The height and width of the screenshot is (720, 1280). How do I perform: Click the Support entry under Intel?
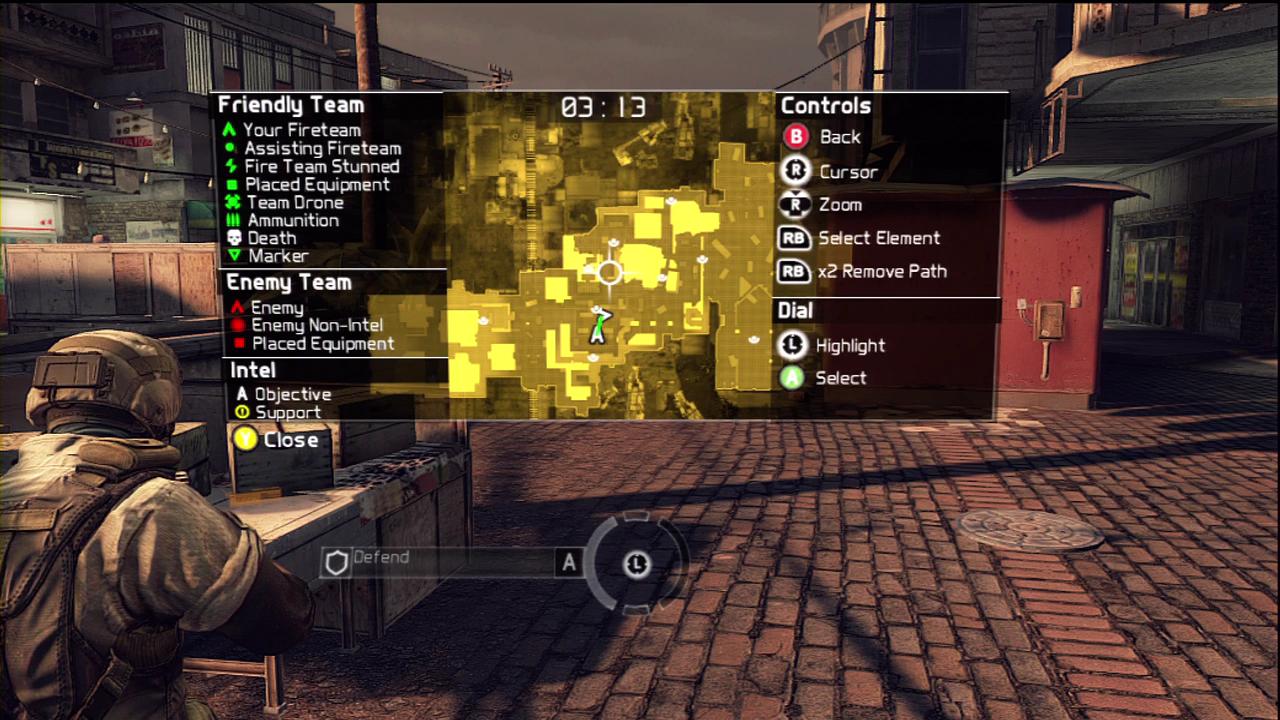click(287, 412)
